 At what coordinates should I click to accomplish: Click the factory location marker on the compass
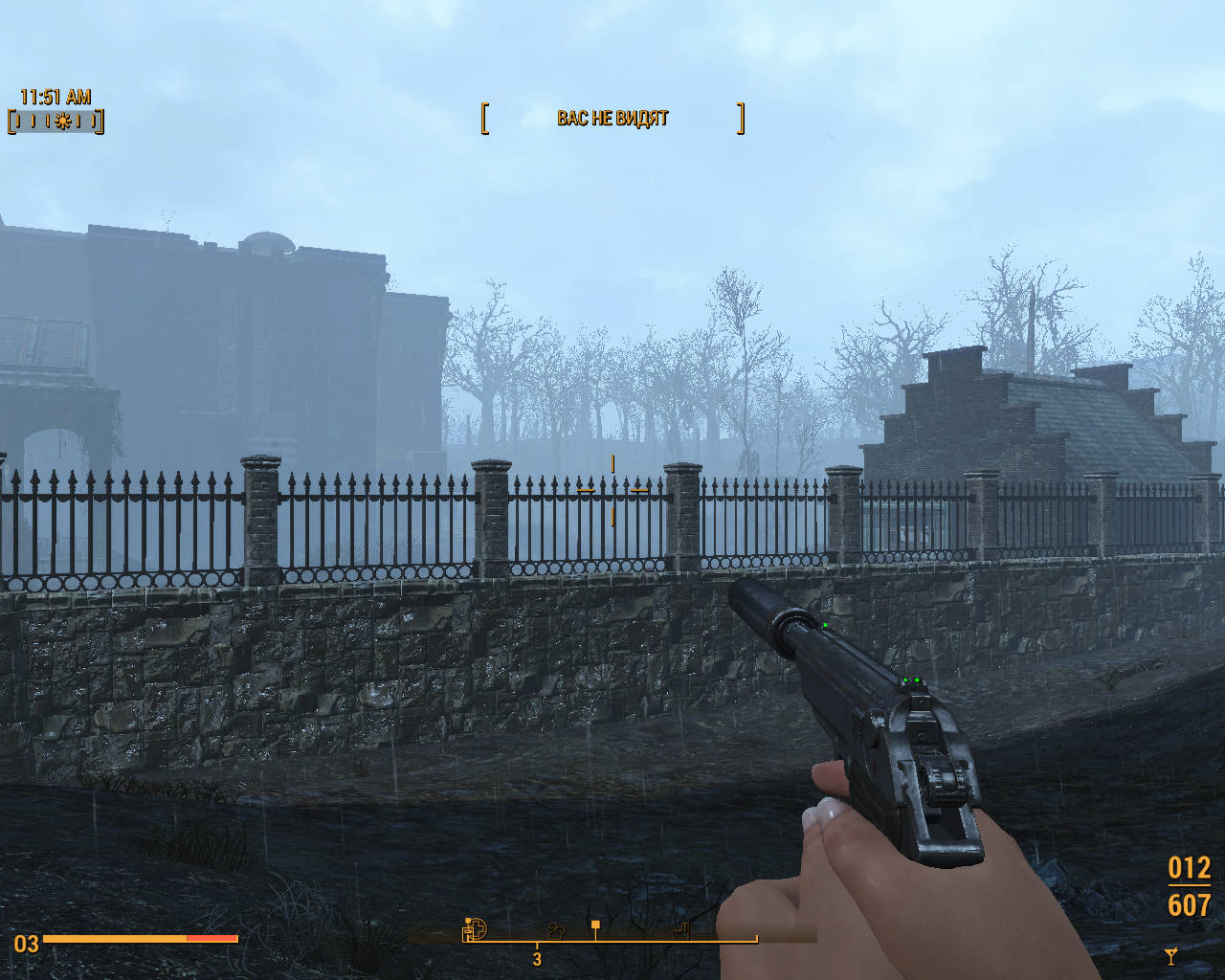click(680, 928)
